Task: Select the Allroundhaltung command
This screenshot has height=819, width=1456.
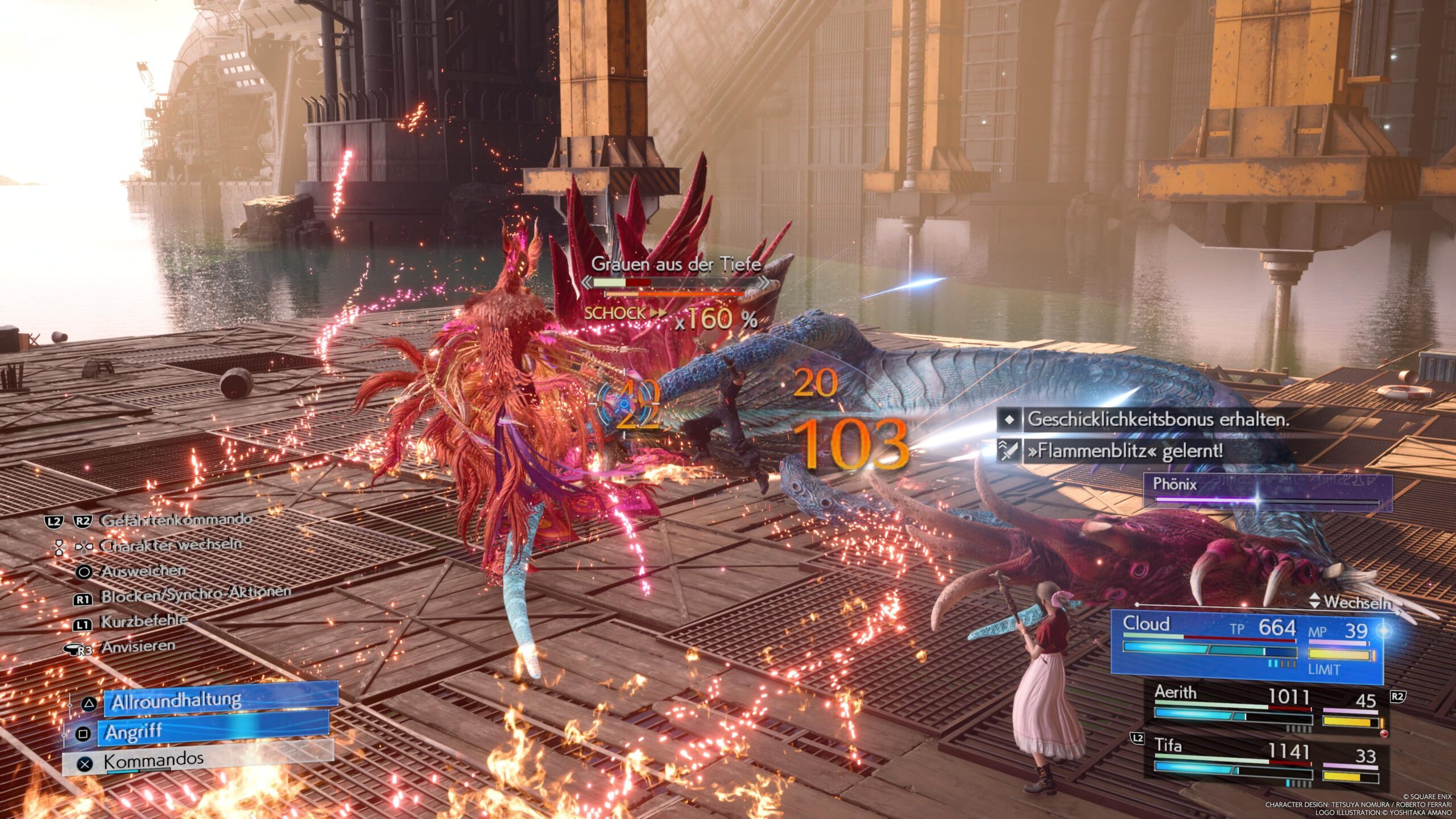Action: (x=221, y=700)
